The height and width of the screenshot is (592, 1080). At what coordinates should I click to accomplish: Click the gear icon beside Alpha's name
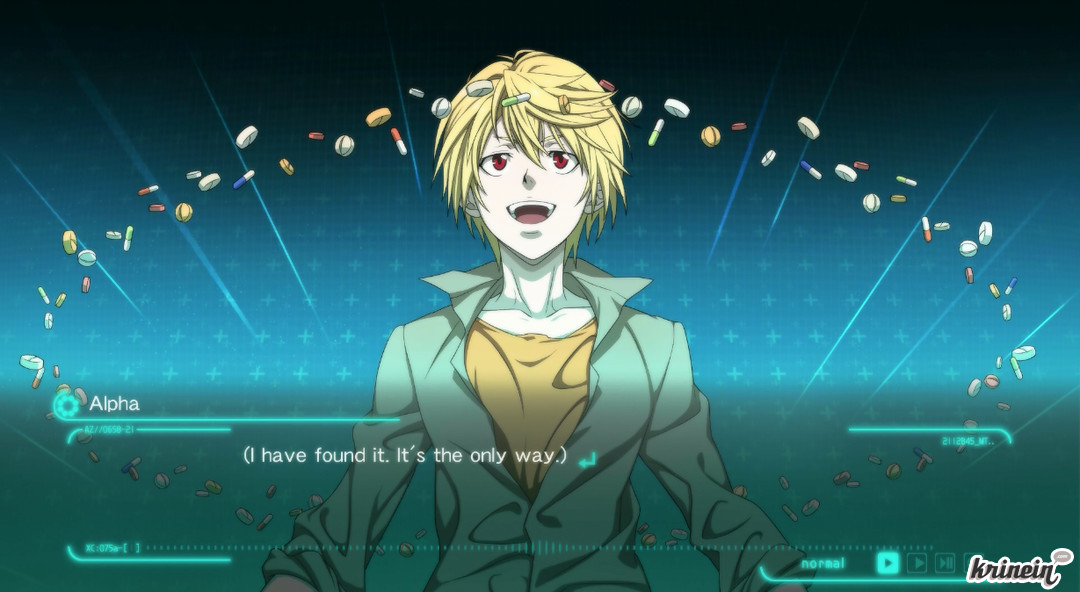67,404
